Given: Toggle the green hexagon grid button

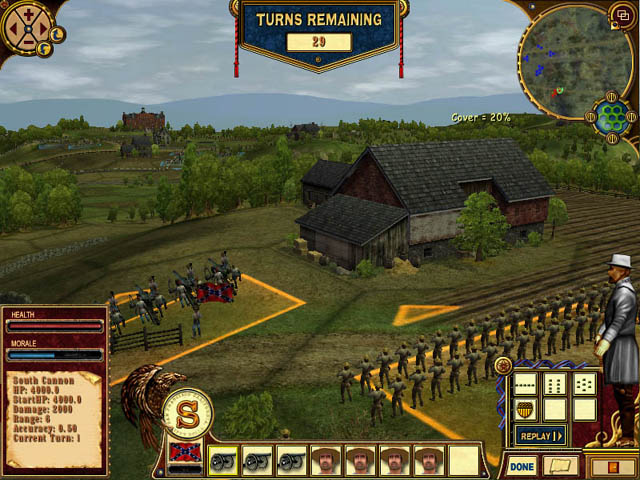Looking at the screenshot, I should [x=611, y=116].
